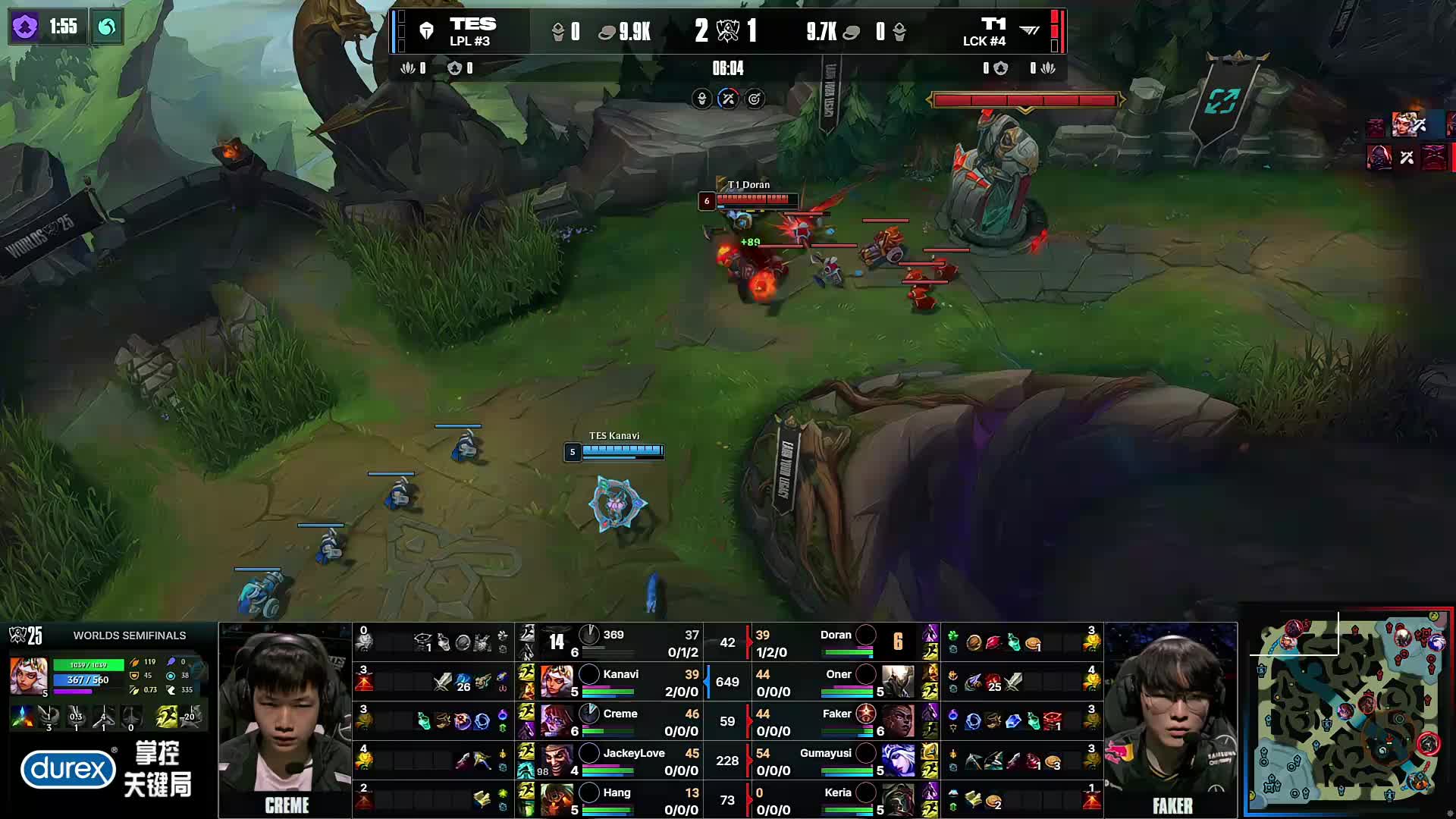Click the TES team logo on the scoreboard
The image size is (1456, 819).
[x=426, y=31]
